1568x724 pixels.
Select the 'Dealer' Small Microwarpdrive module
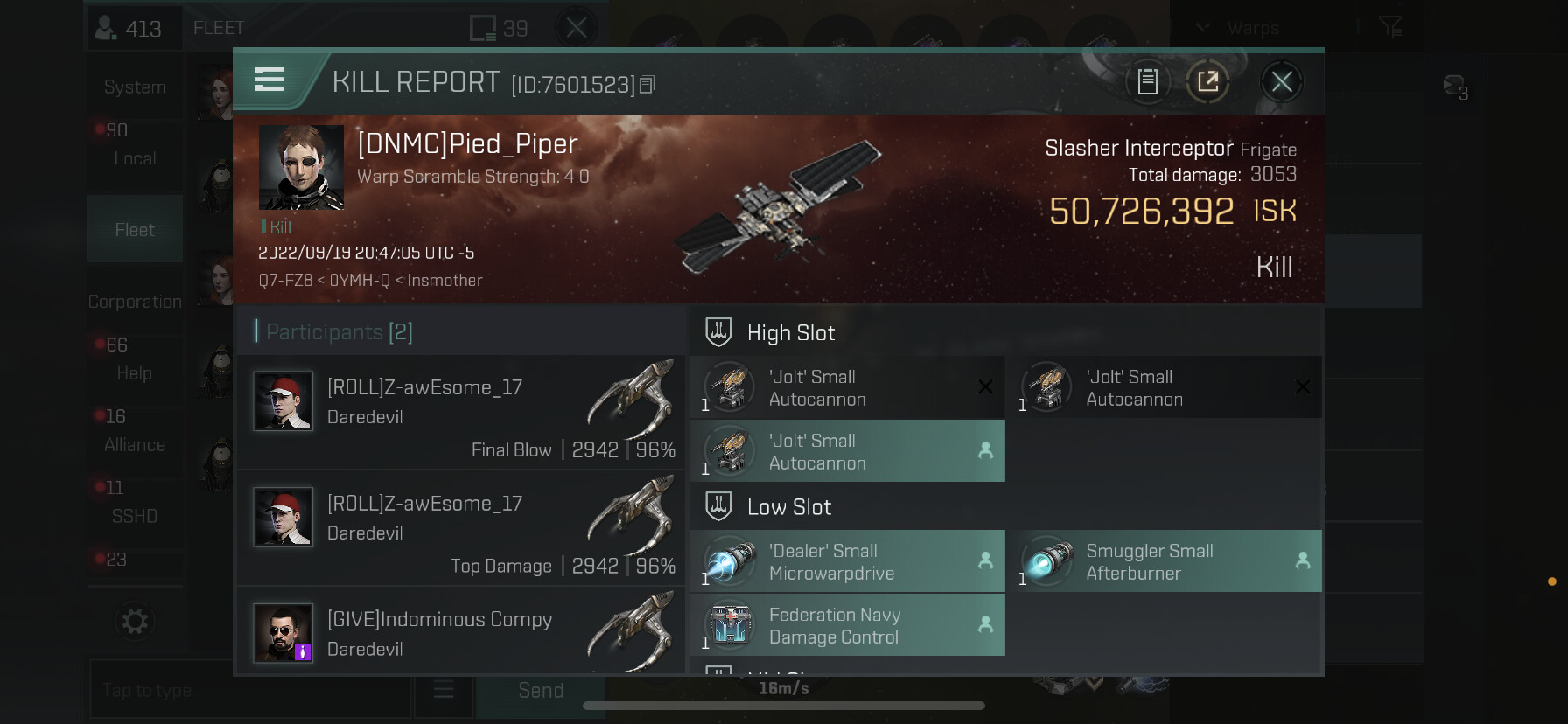(847, 561)
